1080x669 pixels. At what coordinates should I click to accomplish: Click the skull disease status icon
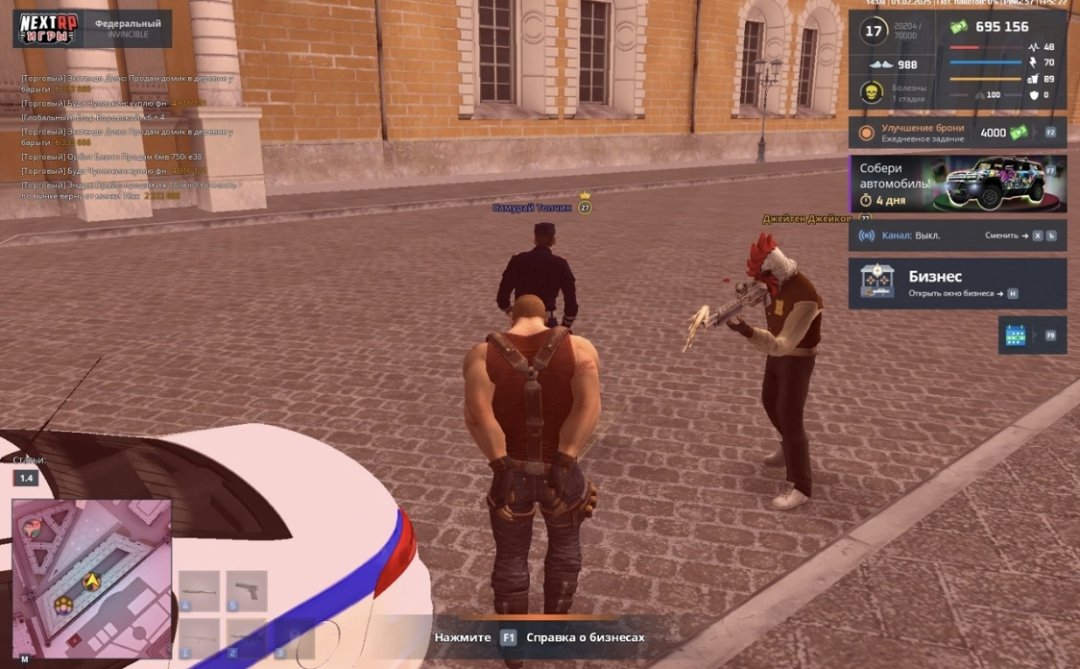871,93
